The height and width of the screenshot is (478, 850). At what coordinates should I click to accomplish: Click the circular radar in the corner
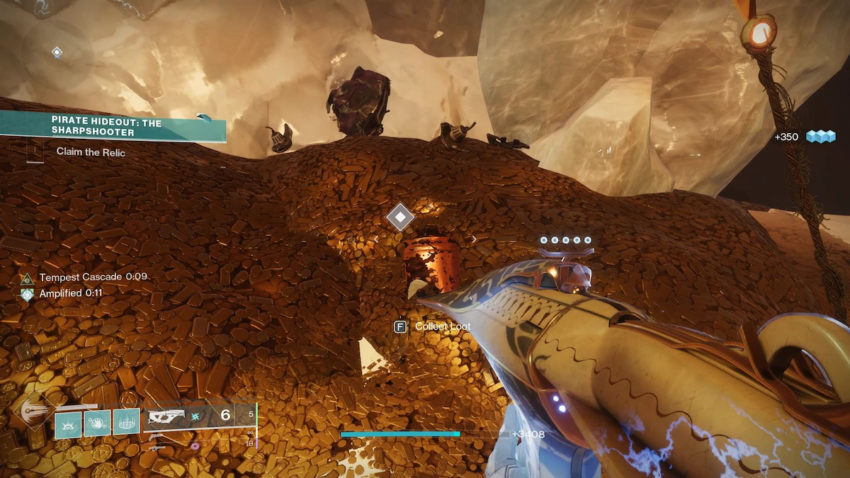click(56, 51)
